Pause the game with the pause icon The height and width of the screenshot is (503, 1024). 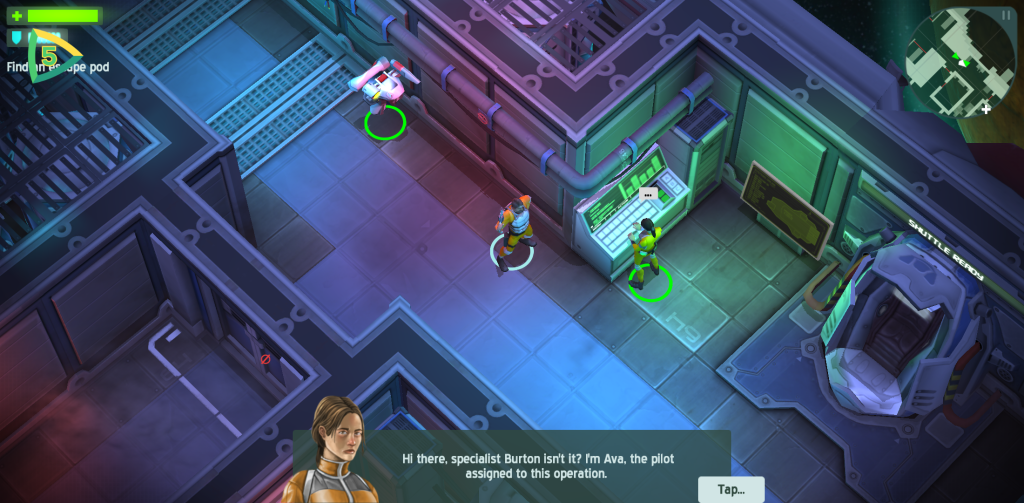1006,14
